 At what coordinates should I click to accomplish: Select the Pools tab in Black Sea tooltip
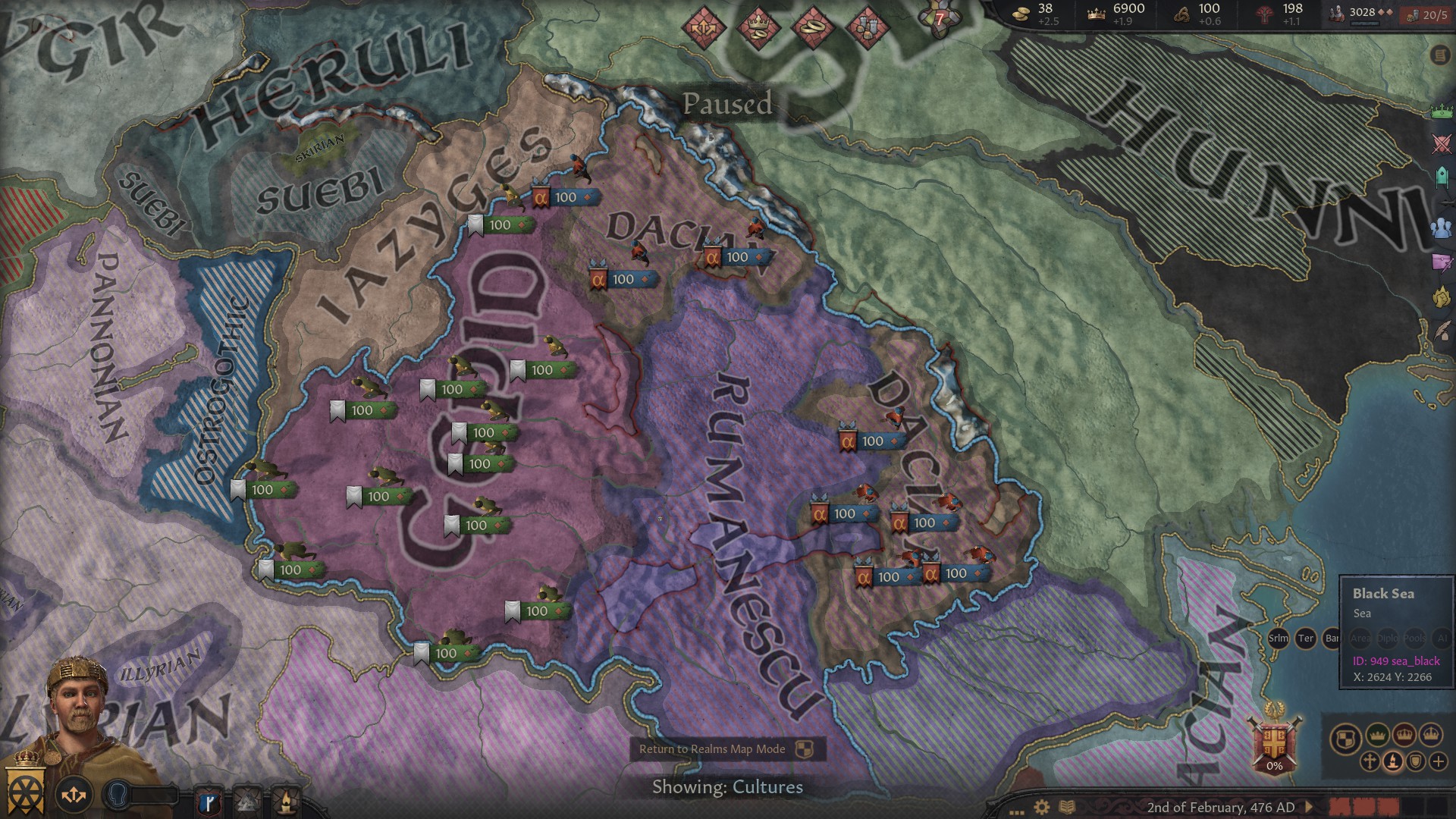pyautogui.click(x=1415, y=638)
